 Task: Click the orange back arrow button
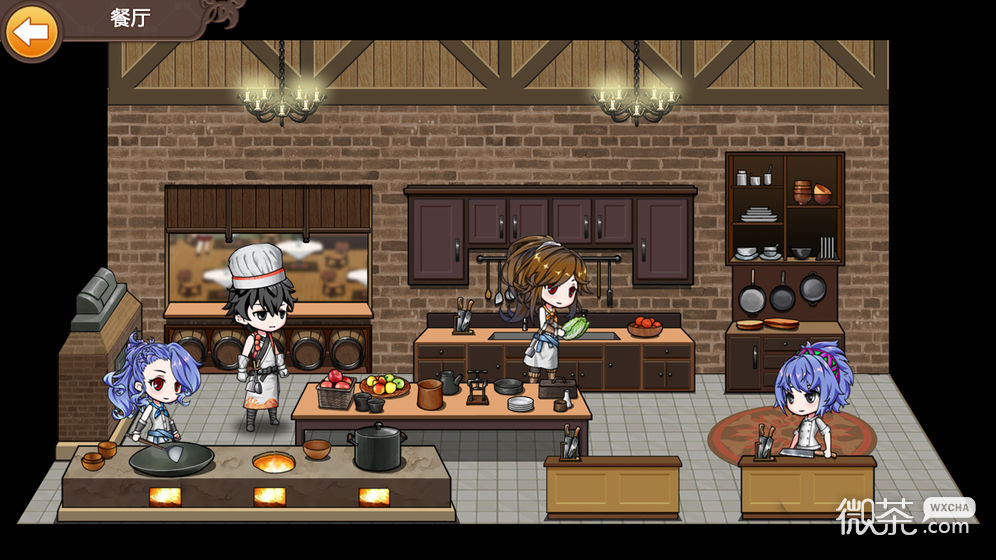click(x=32, y=31)
